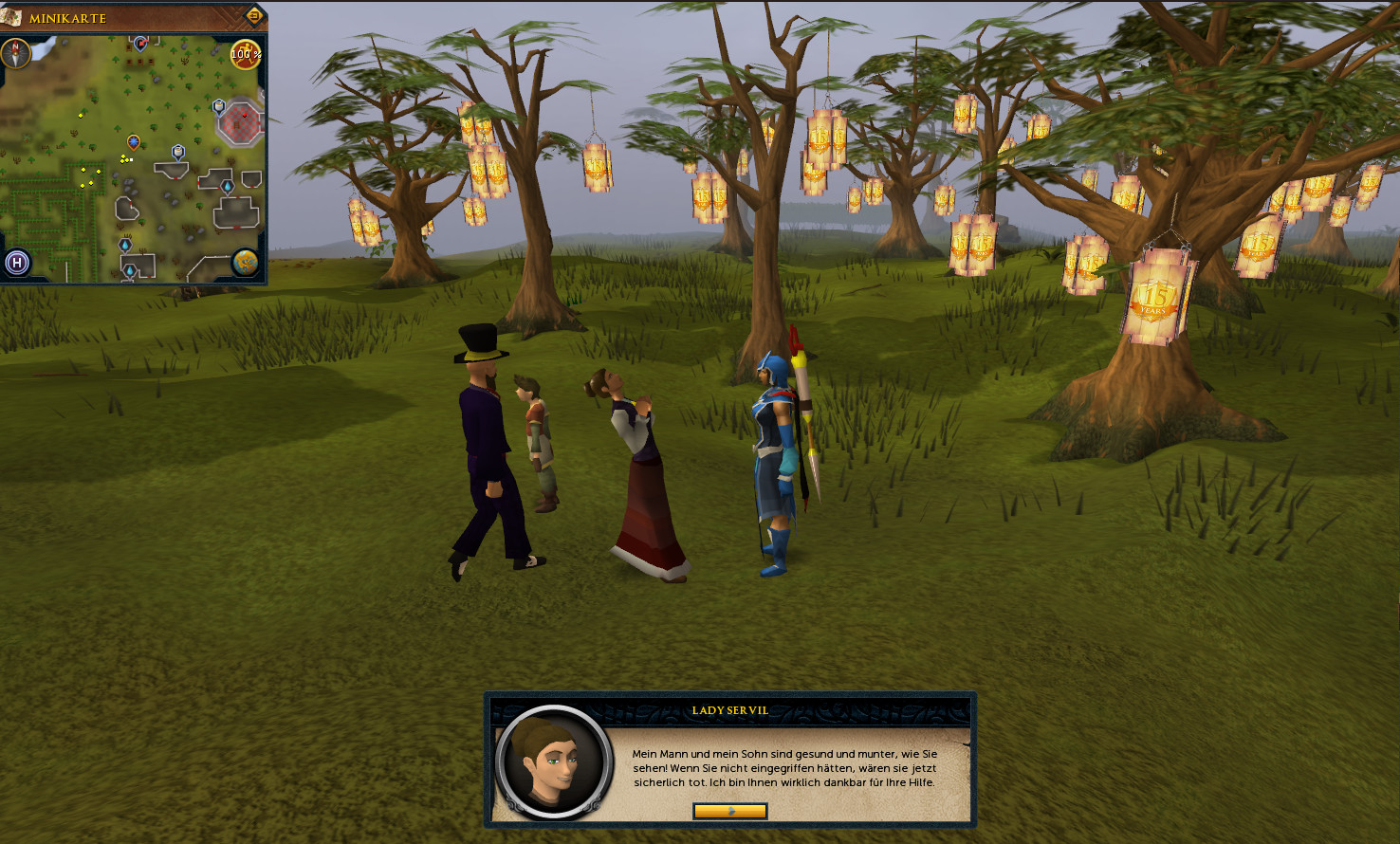Minimize the Minikarte panel with its corner button
1400x844 pixels.
[254, 16]
